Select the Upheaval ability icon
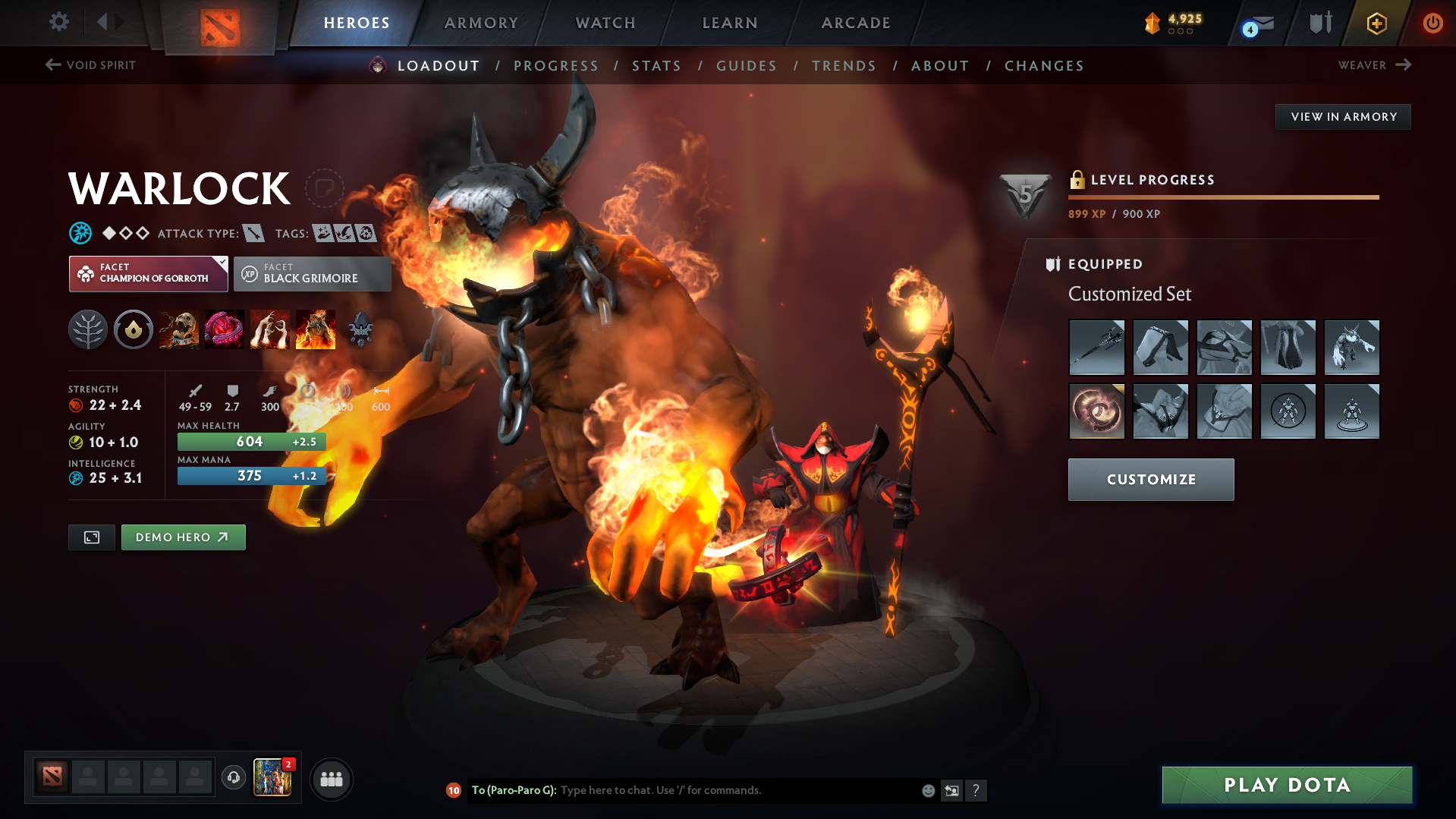 269,329
